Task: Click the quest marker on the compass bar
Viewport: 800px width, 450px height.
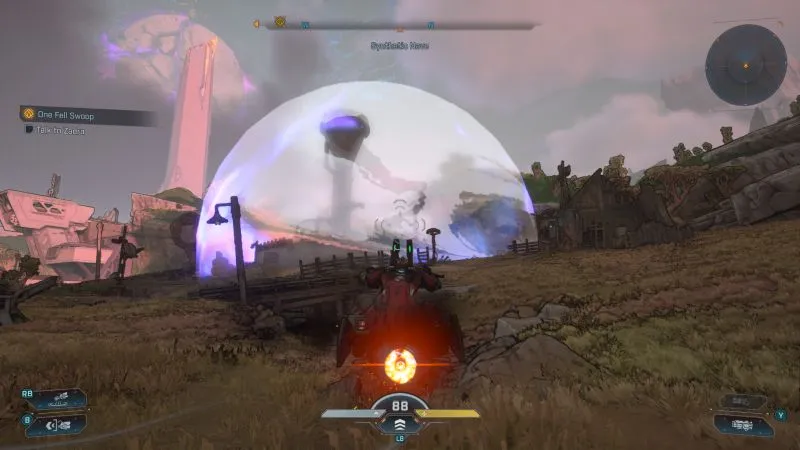Action: point(281,22)
